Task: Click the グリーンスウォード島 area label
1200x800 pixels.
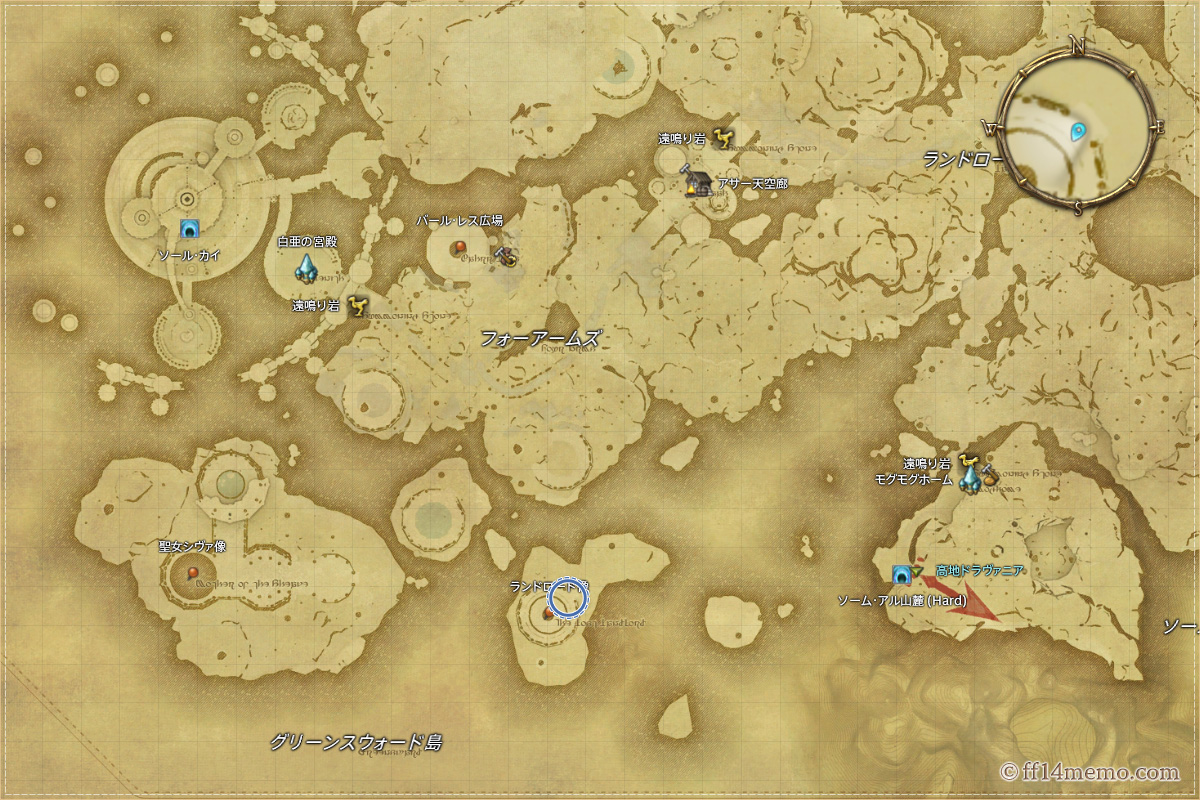Action: click(355, 743)
